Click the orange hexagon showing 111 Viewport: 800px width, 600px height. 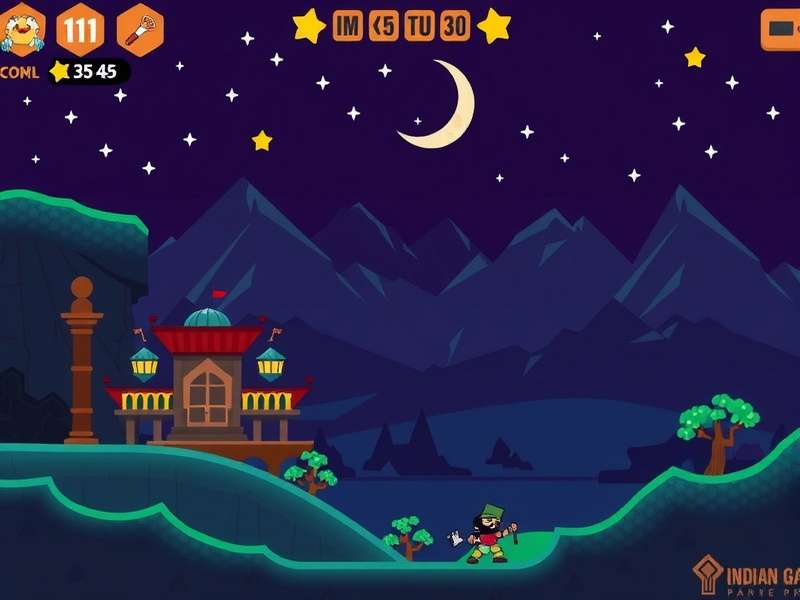tap(80, 29)
